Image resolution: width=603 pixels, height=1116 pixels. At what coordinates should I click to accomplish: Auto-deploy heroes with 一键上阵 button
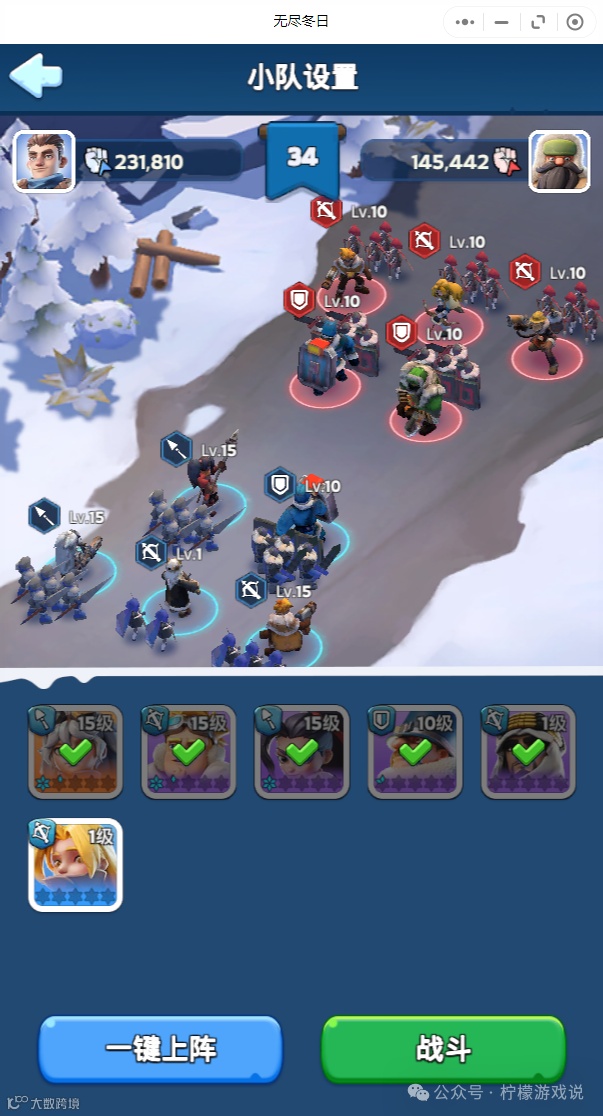tap(160, 1050)
